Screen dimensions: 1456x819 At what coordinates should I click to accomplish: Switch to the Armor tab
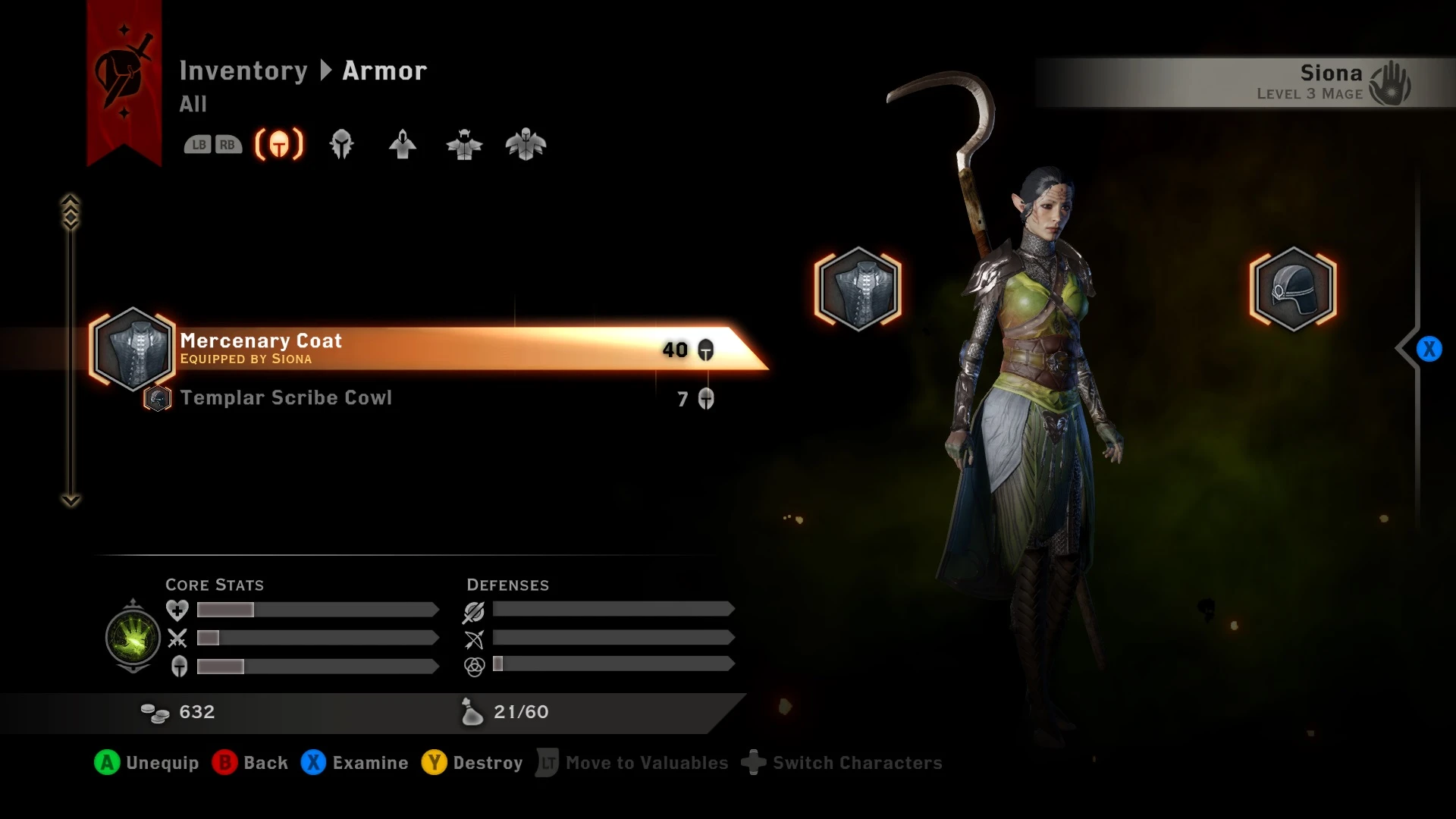pos(384,70)
